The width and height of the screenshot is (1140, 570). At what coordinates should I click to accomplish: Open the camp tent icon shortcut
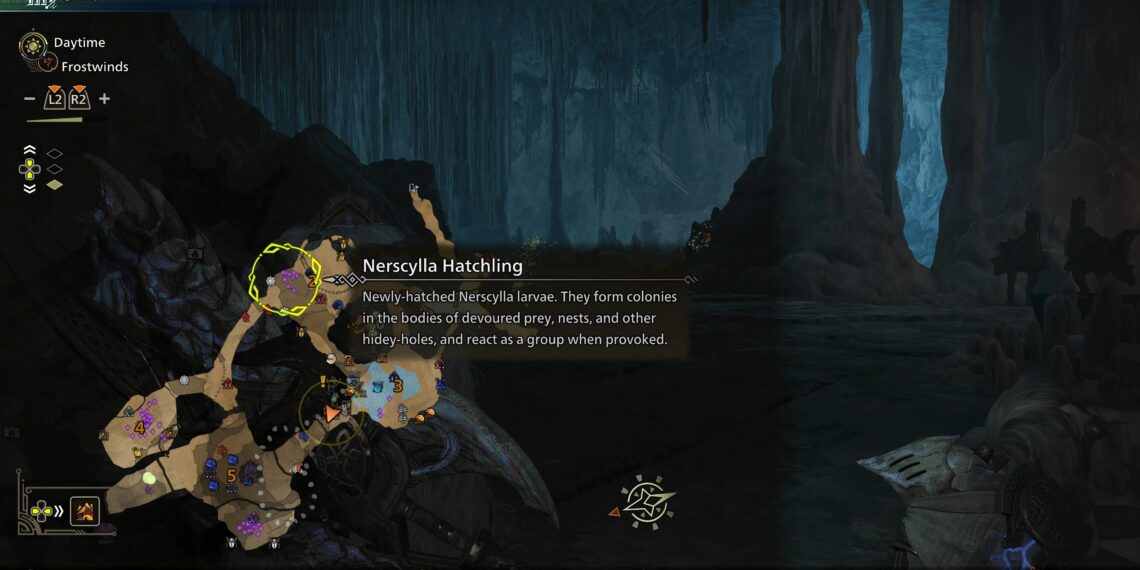[x=83, y=512]
